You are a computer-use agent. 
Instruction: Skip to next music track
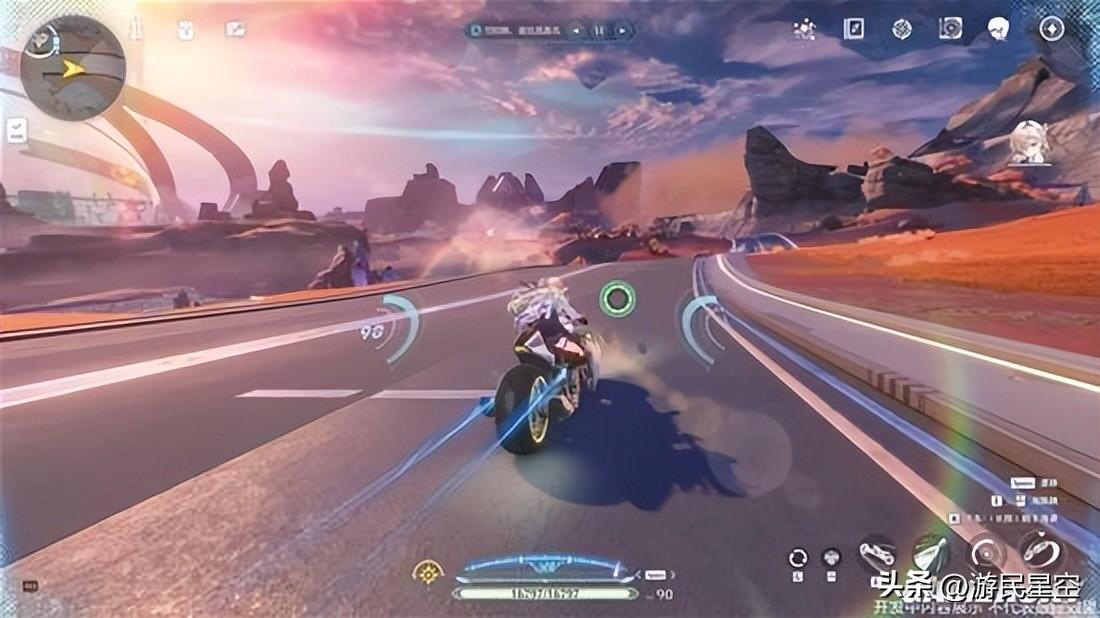coord(622,31)
